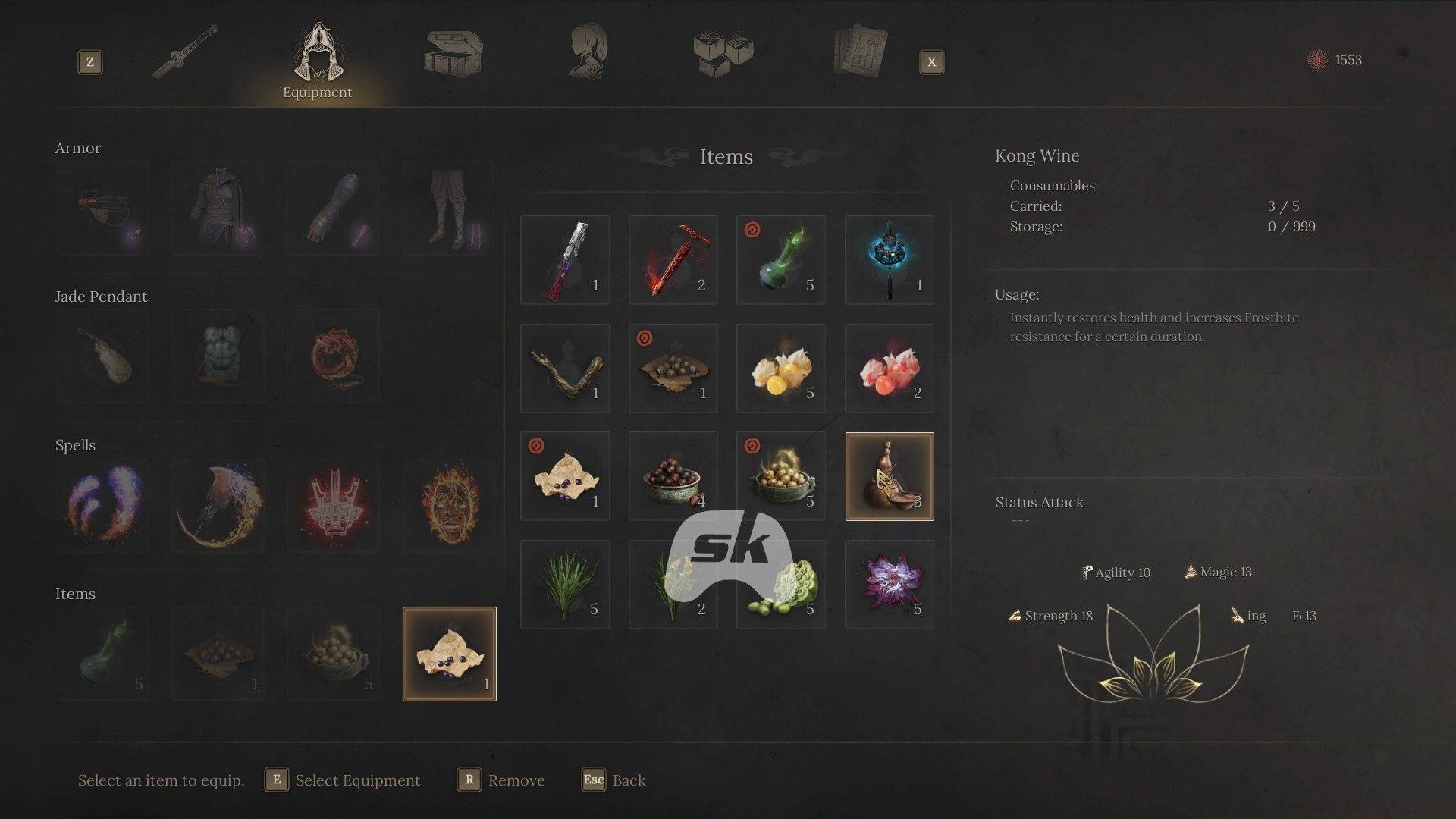Select the first purple spell in the Spells section
The height and width of the screenshot is (819, 1456).
(x=102, y=504)
